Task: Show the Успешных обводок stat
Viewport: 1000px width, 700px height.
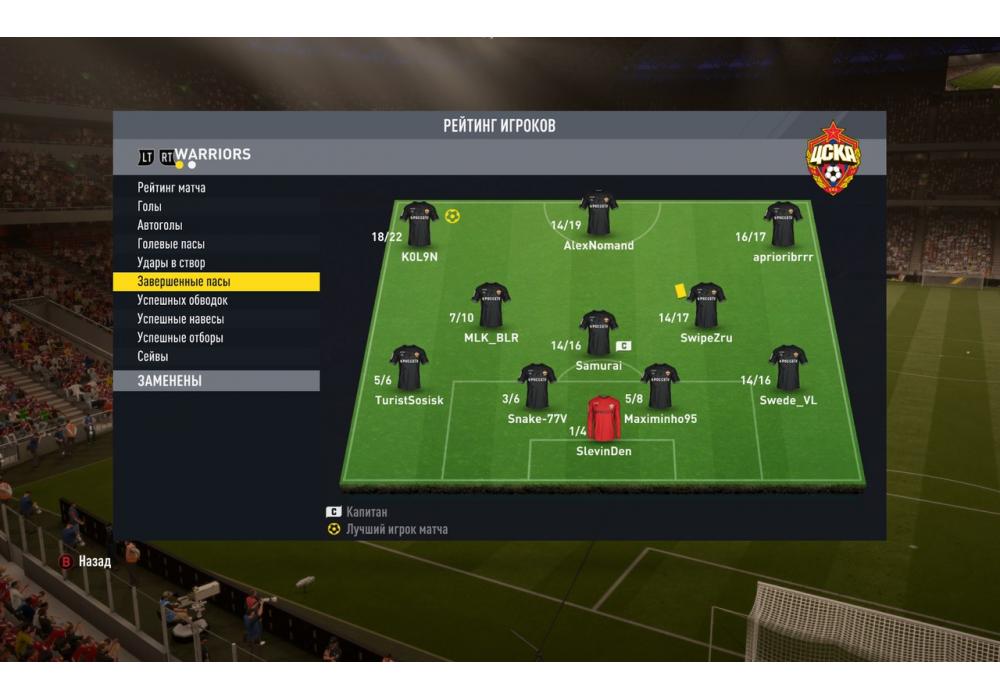Action: (183, 300)
